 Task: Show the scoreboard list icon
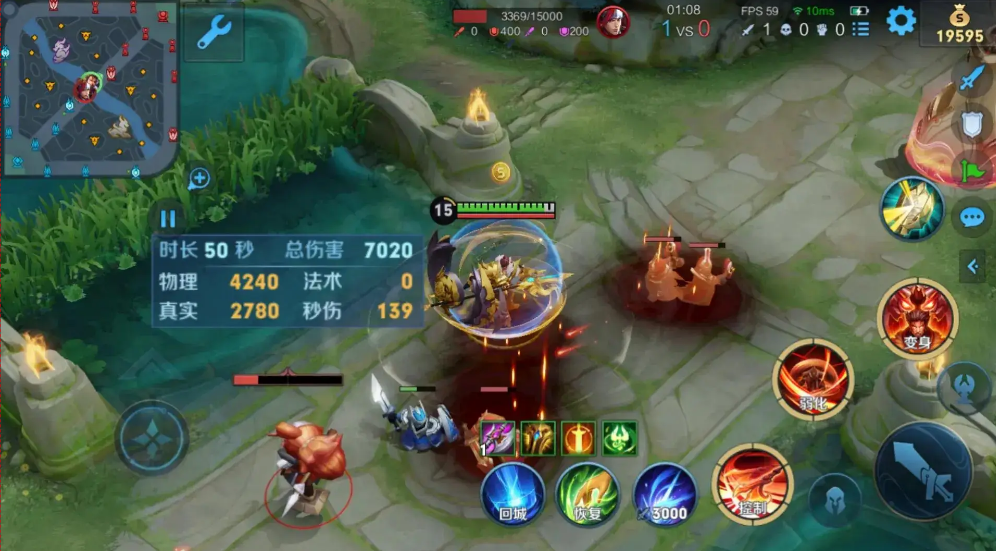[x=860, y=30]
